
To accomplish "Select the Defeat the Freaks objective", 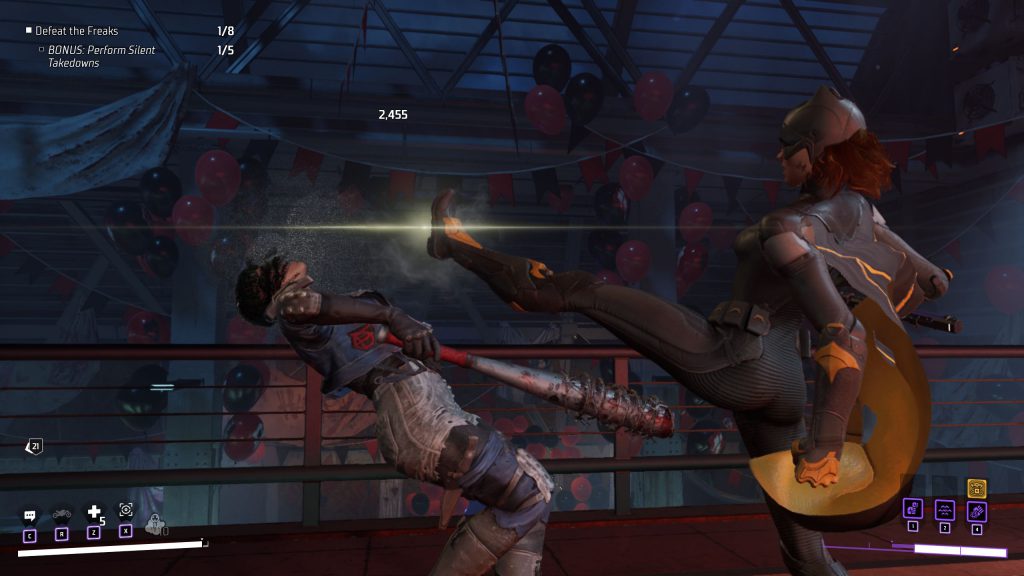I will pos(76,31).
